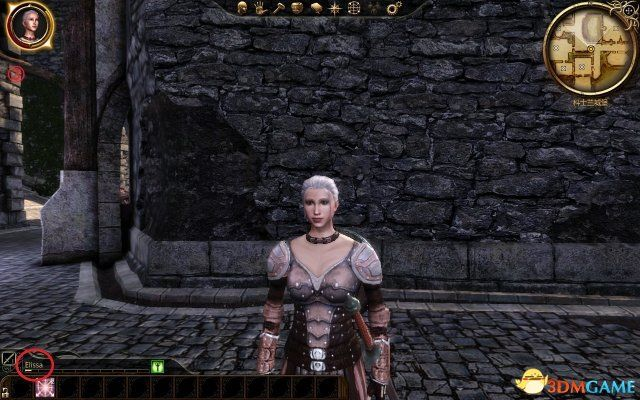The image size is (640, 400).
Task: Click the small red round icon below portrait
Action: [16, 72]
